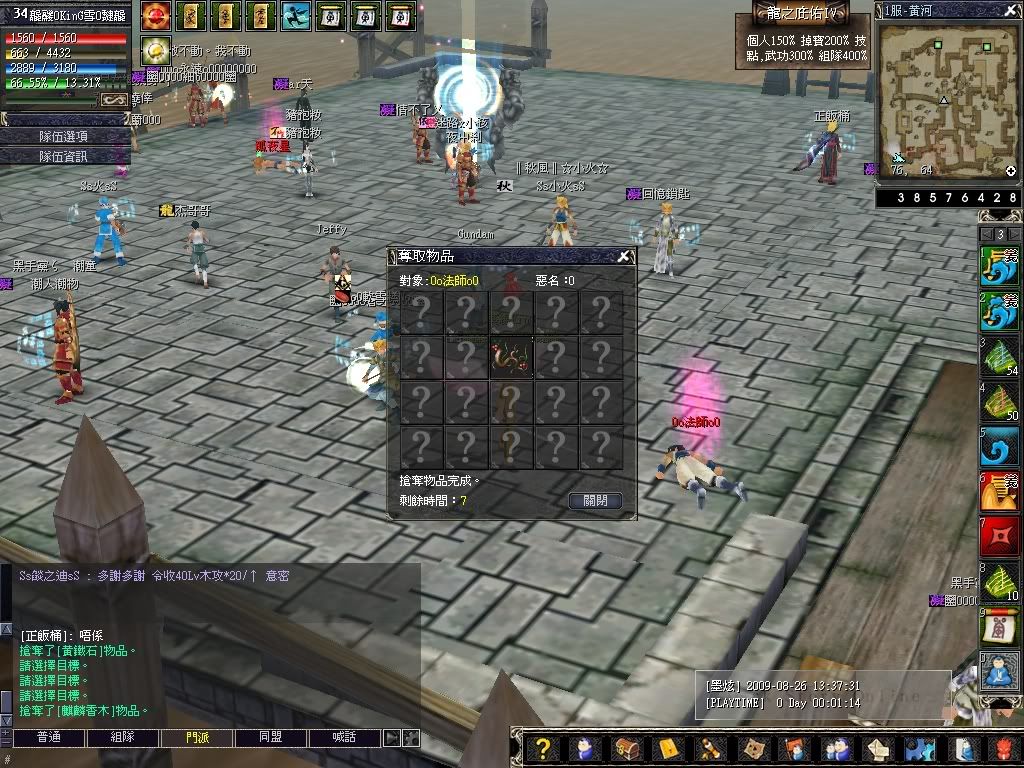Use the meditating figure skill in slot 0
Image resolution: width=1024 pixels, height=768 pixels.
click(x=1000, y=671)
